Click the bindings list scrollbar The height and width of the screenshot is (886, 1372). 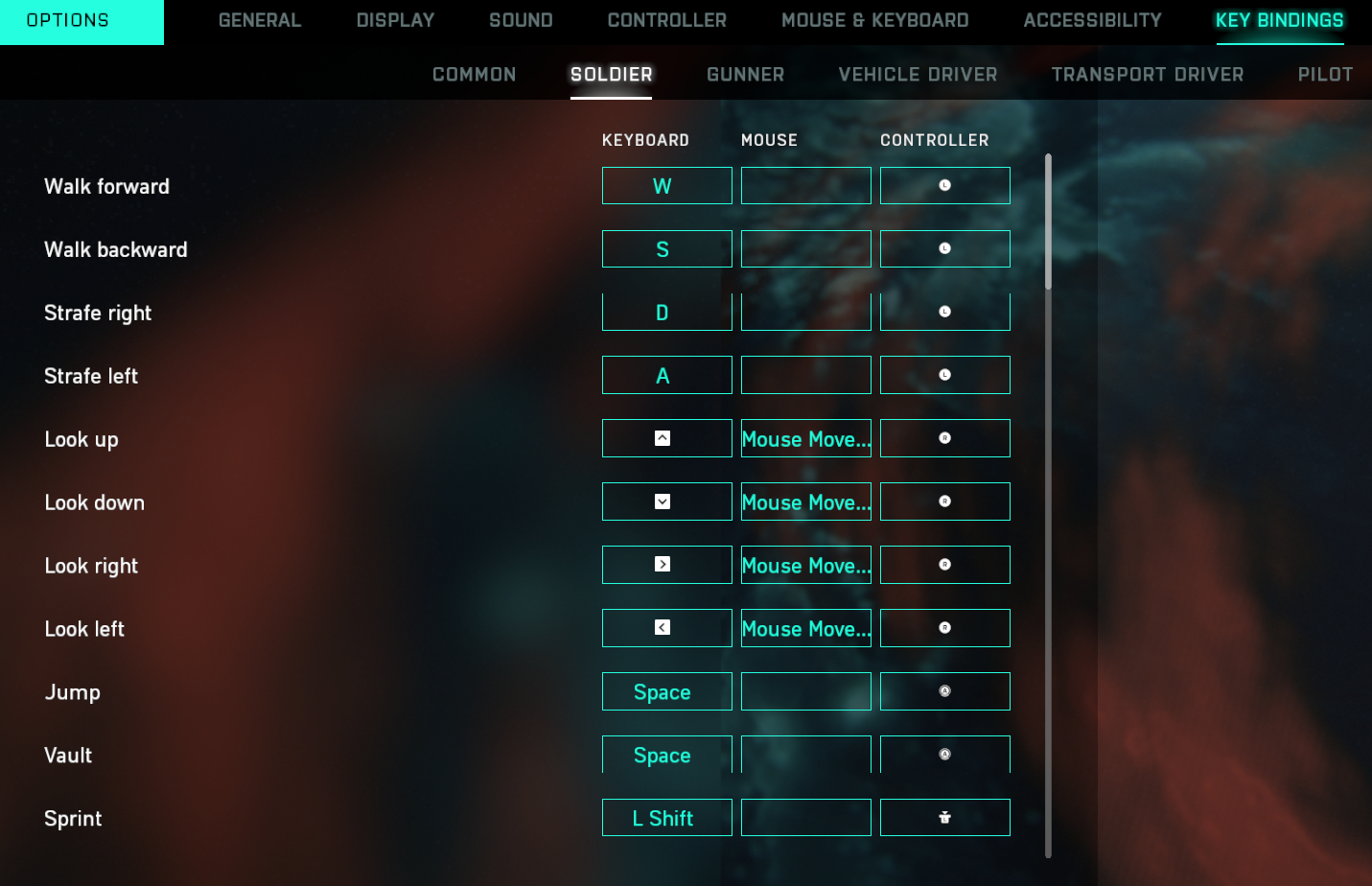click(1048, 221)
